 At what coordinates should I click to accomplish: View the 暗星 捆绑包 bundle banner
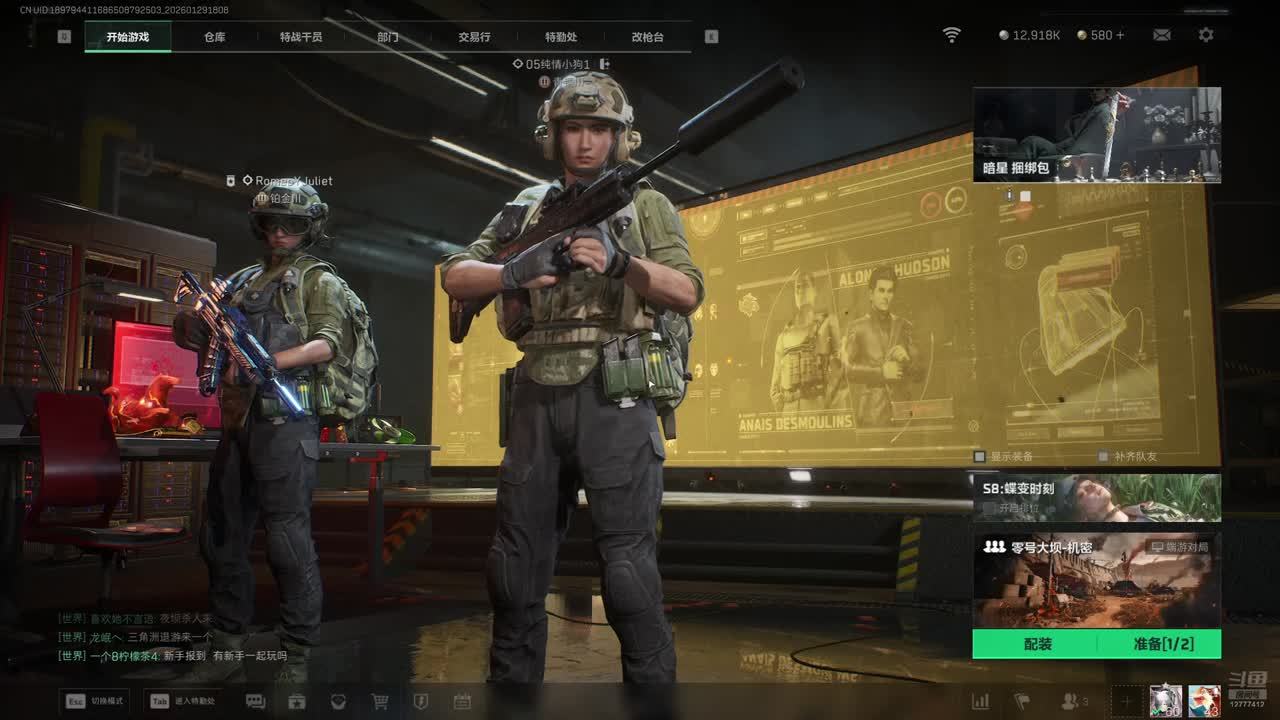[1096, 134]
